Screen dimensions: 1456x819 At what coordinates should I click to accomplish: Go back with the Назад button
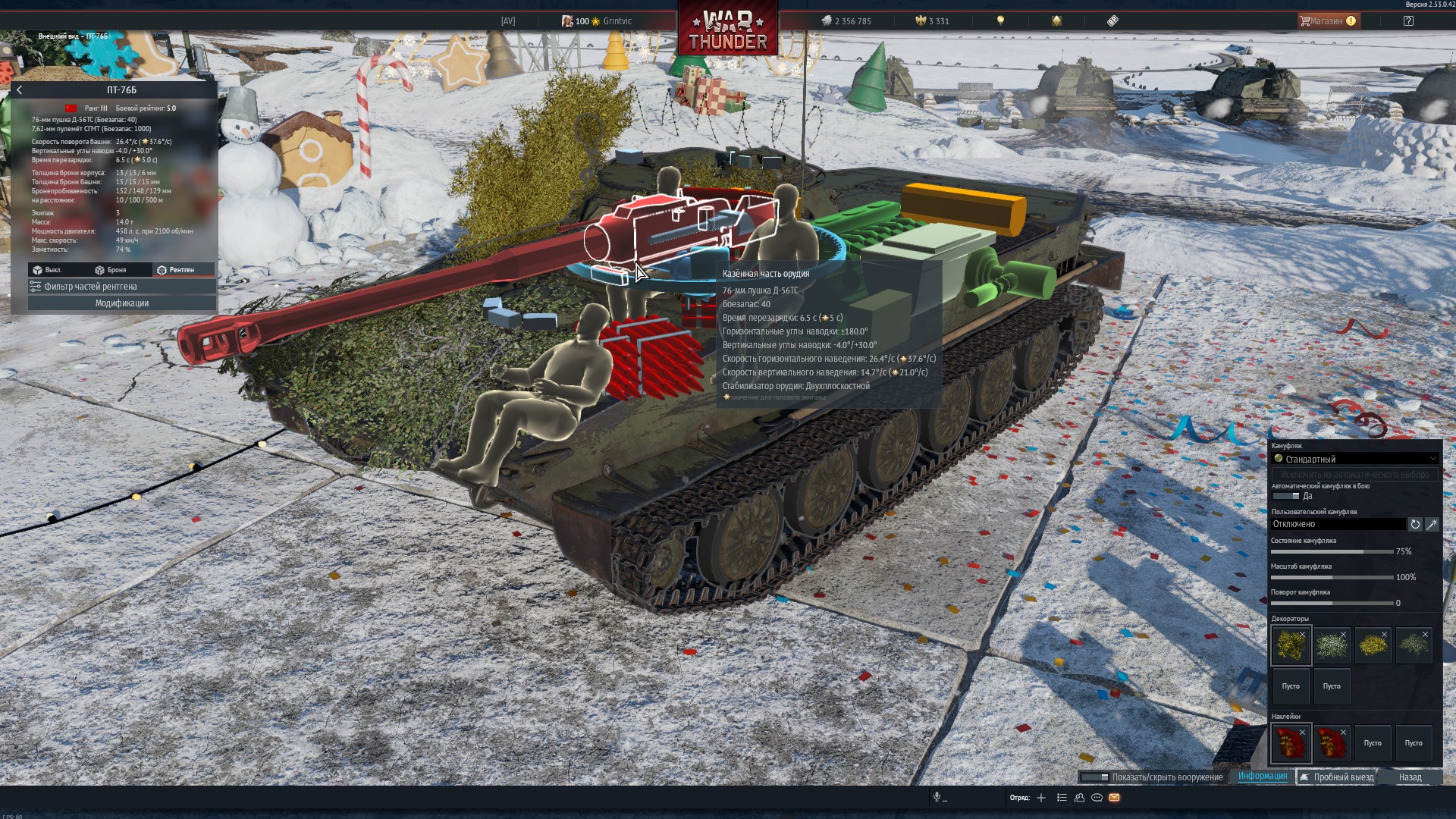tap(1410, 777)
